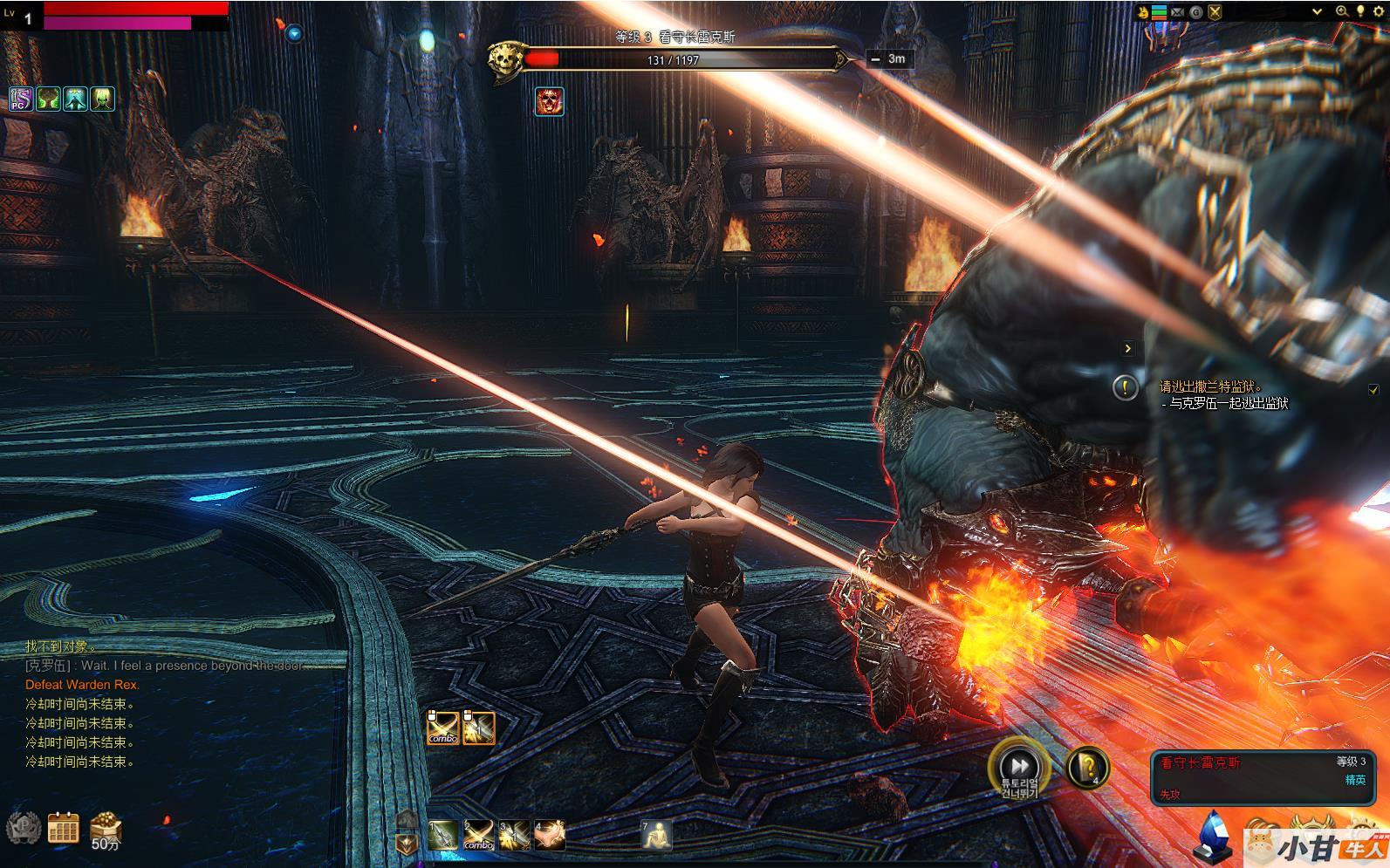Toggle the quest tracker checkbox
Screen dimensions: 1390x868
[x=1373, y=389]
